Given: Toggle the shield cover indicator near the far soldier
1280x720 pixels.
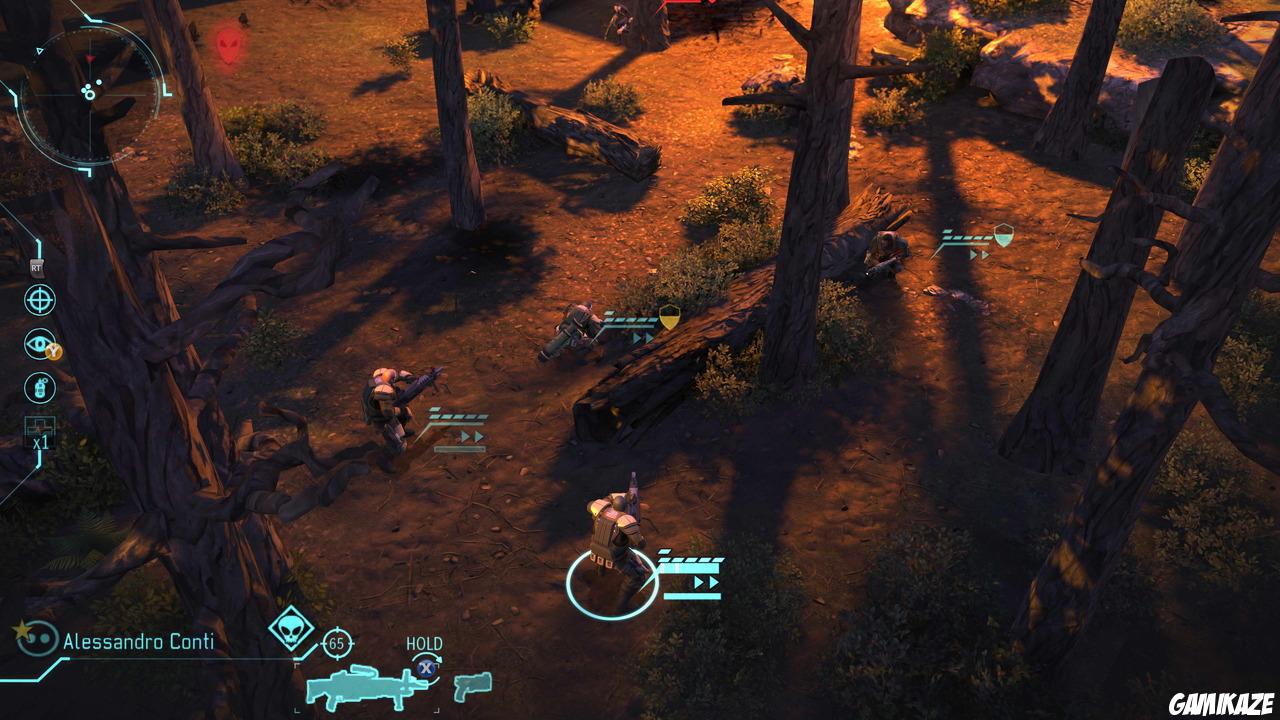Looking at the screenshot, I should point(1001,237).
